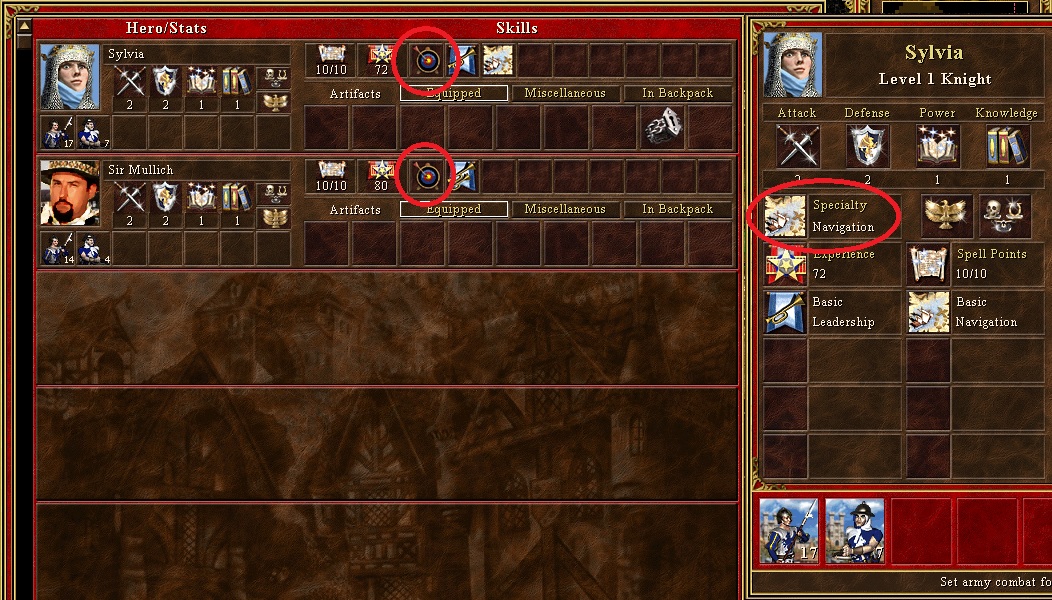Click the Basic Navigation skill in the hero panel
Screen dimensions: 1052x600
tap(928, 312)
